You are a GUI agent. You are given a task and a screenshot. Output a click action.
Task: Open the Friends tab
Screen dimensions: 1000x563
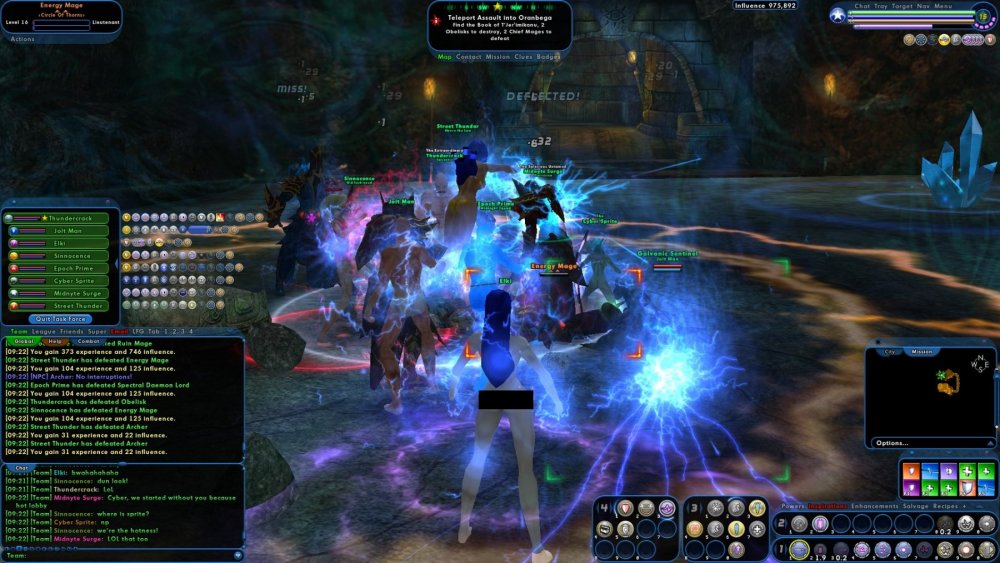(x=72, y=331)
